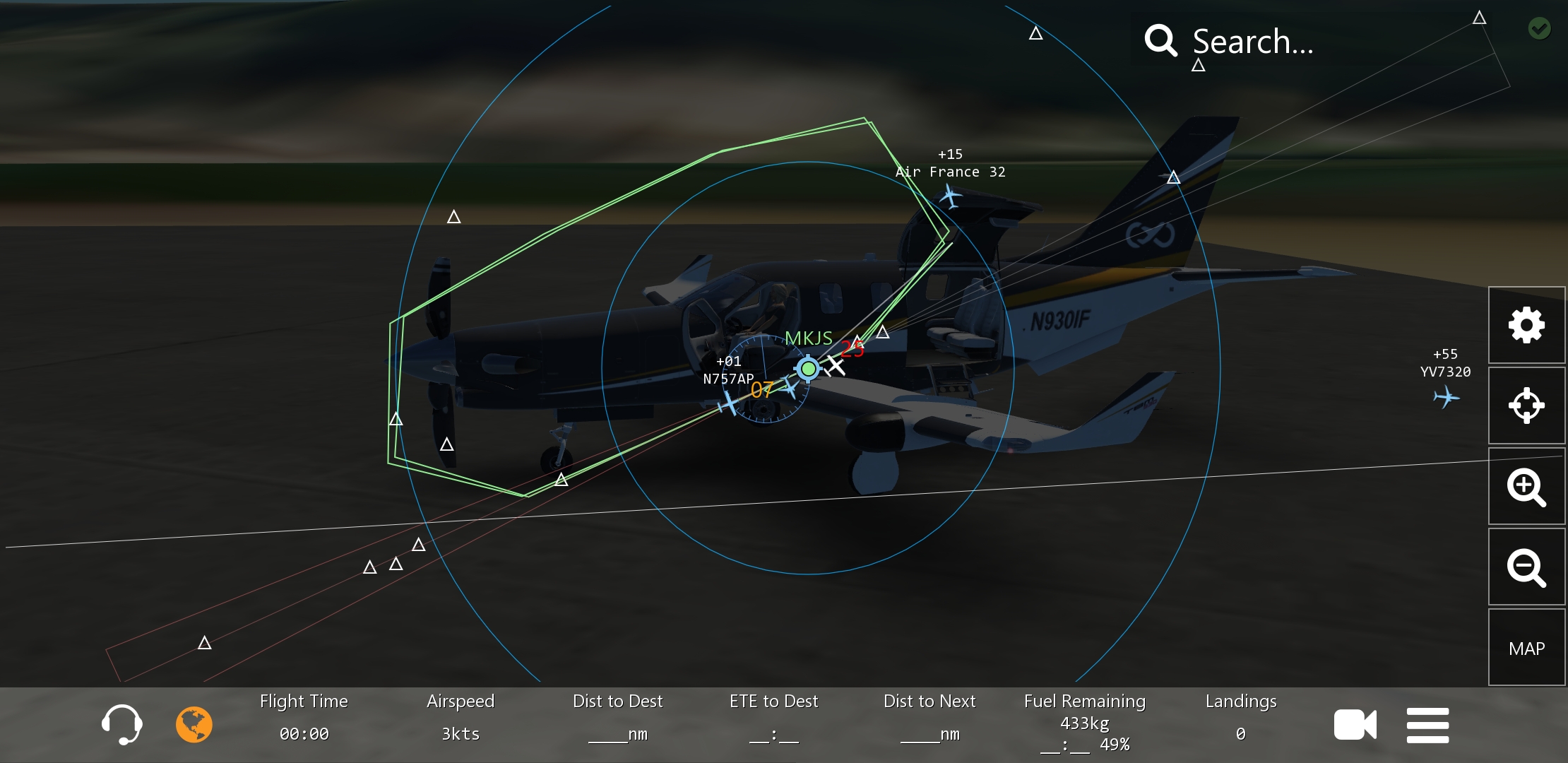Tap the green checkmark status icon
This screenshot has height=763, width=1568.
tap(1540, 28)
